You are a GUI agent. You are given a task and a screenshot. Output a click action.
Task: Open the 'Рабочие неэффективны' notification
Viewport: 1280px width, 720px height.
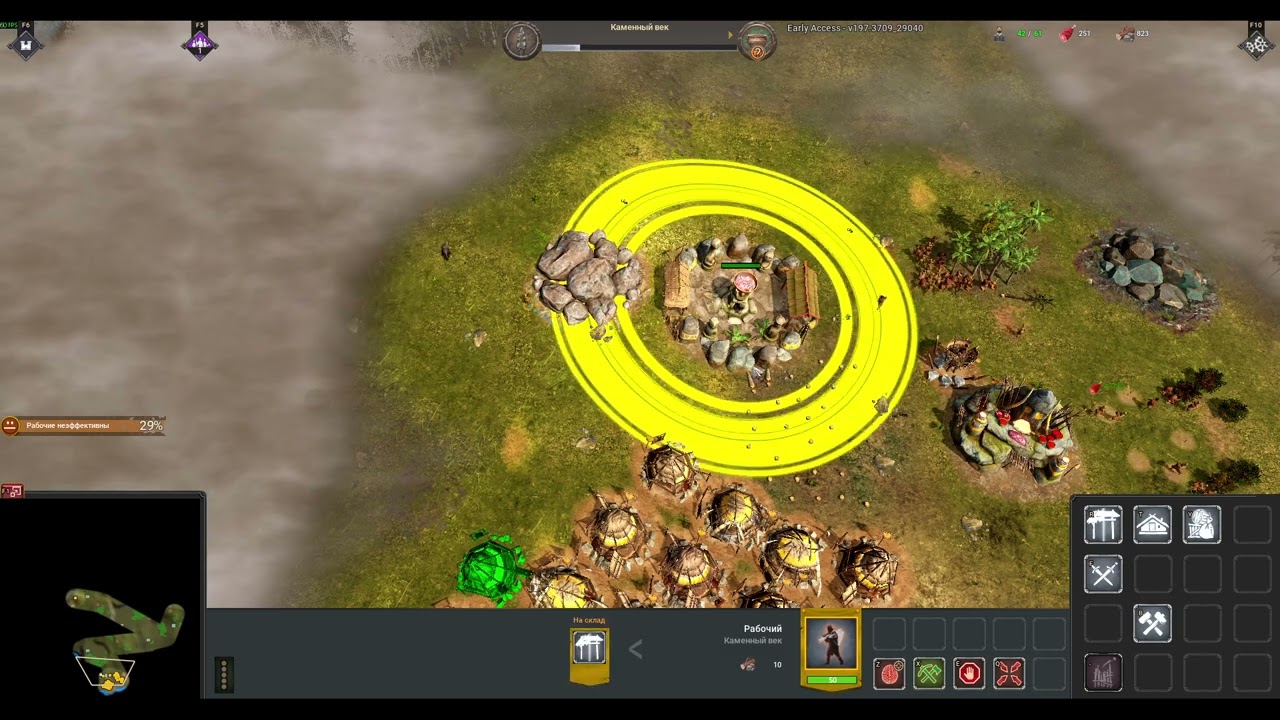pos(82,426)
